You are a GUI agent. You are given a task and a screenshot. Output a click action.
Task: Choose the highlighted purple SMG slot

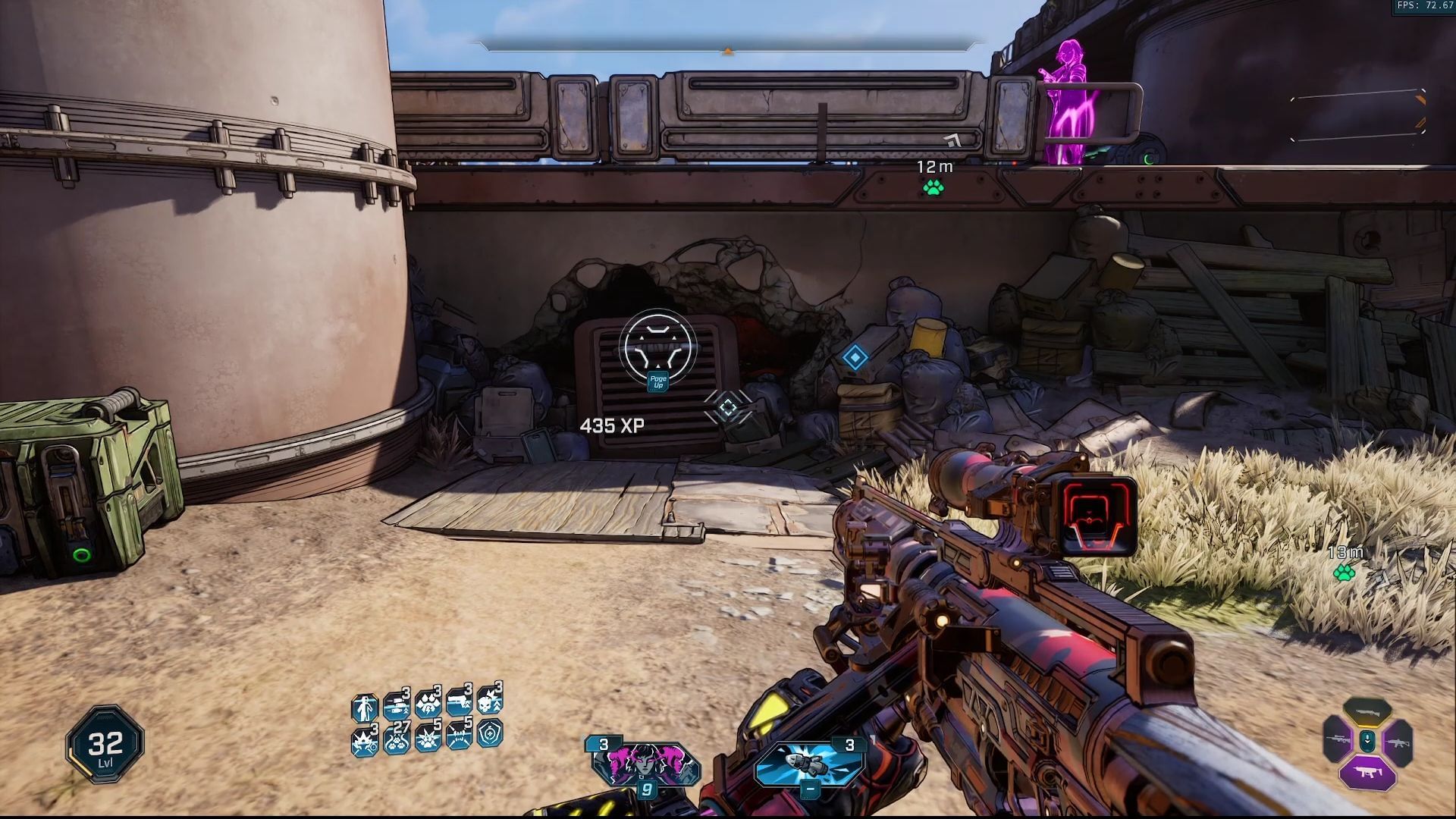click(1367, 773)
